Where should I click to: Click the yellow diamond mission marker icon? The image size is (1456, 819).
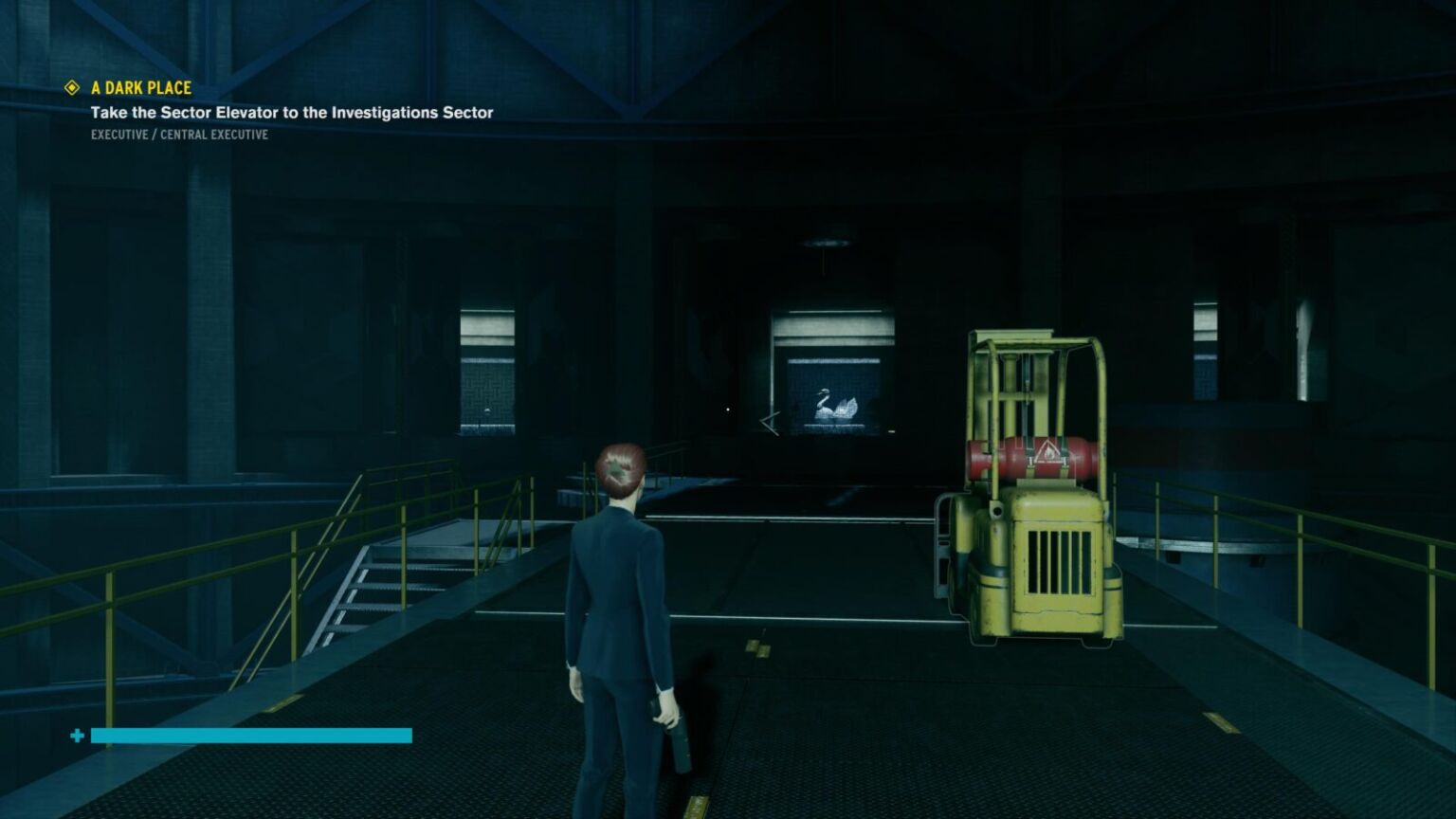coord(72,88)
